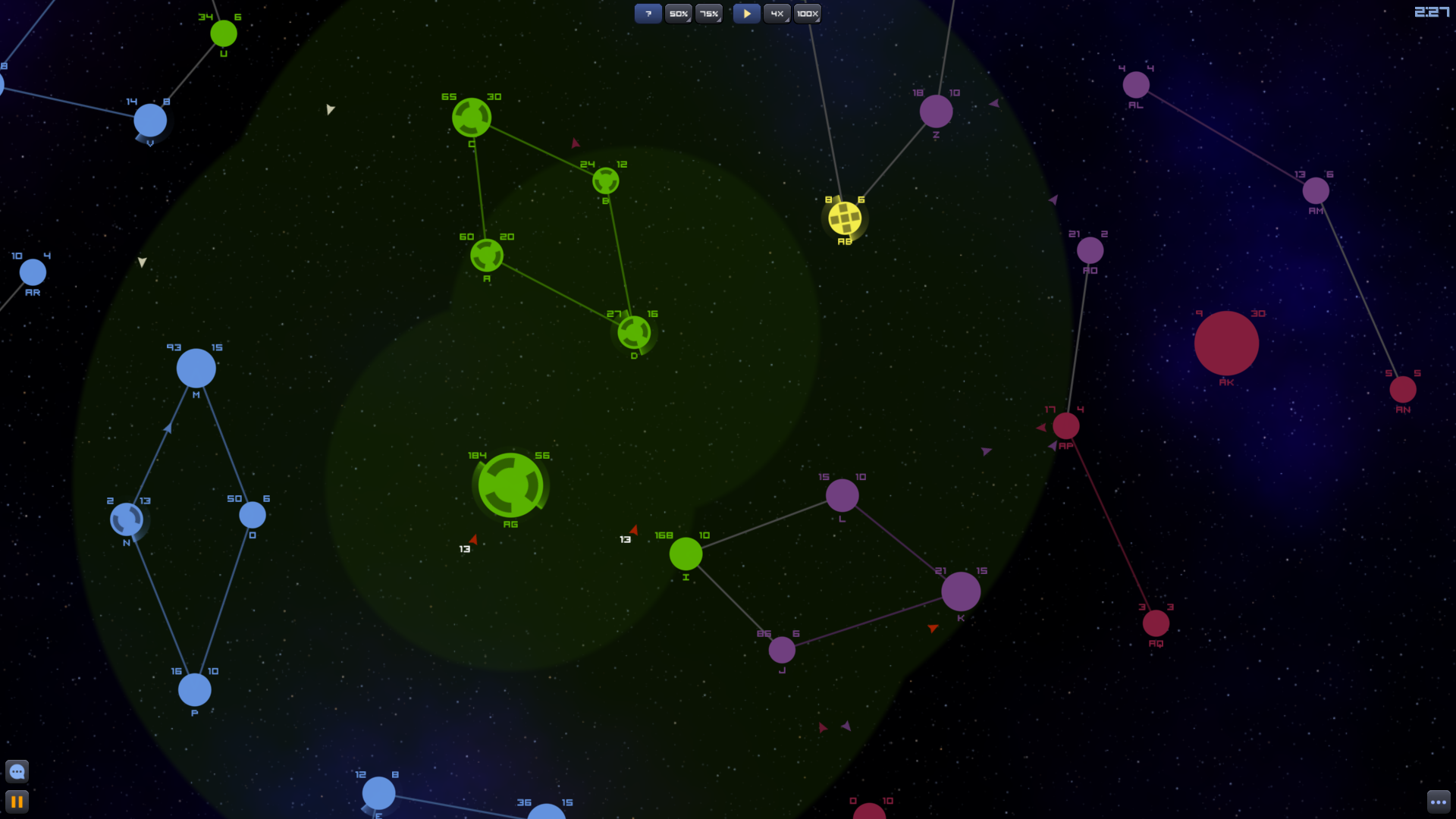
Task: Pause the game with the pause button
Action: 17,802
